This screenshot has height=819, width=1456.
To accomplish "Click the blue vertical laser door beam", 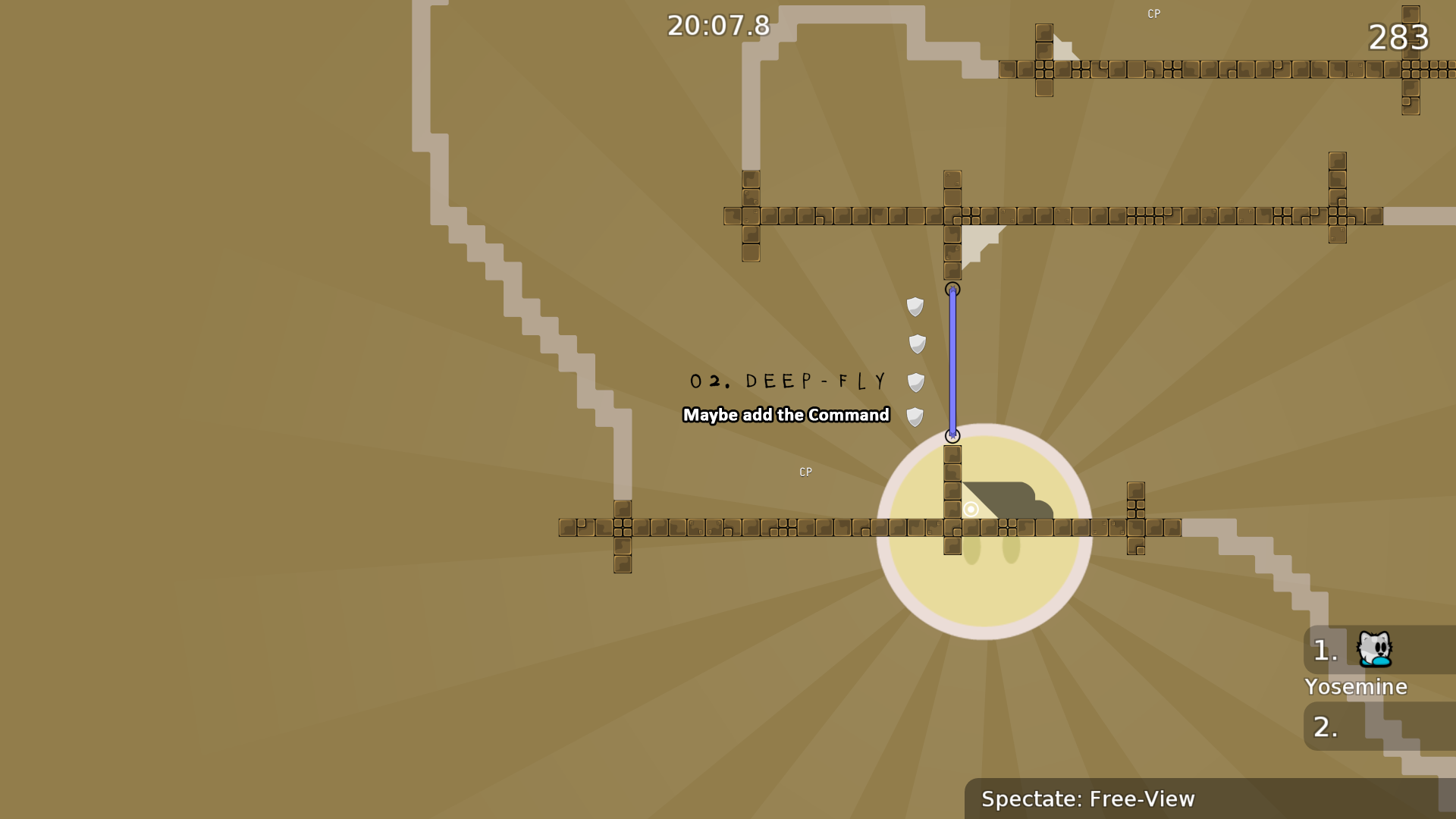I will coord(953,362).
